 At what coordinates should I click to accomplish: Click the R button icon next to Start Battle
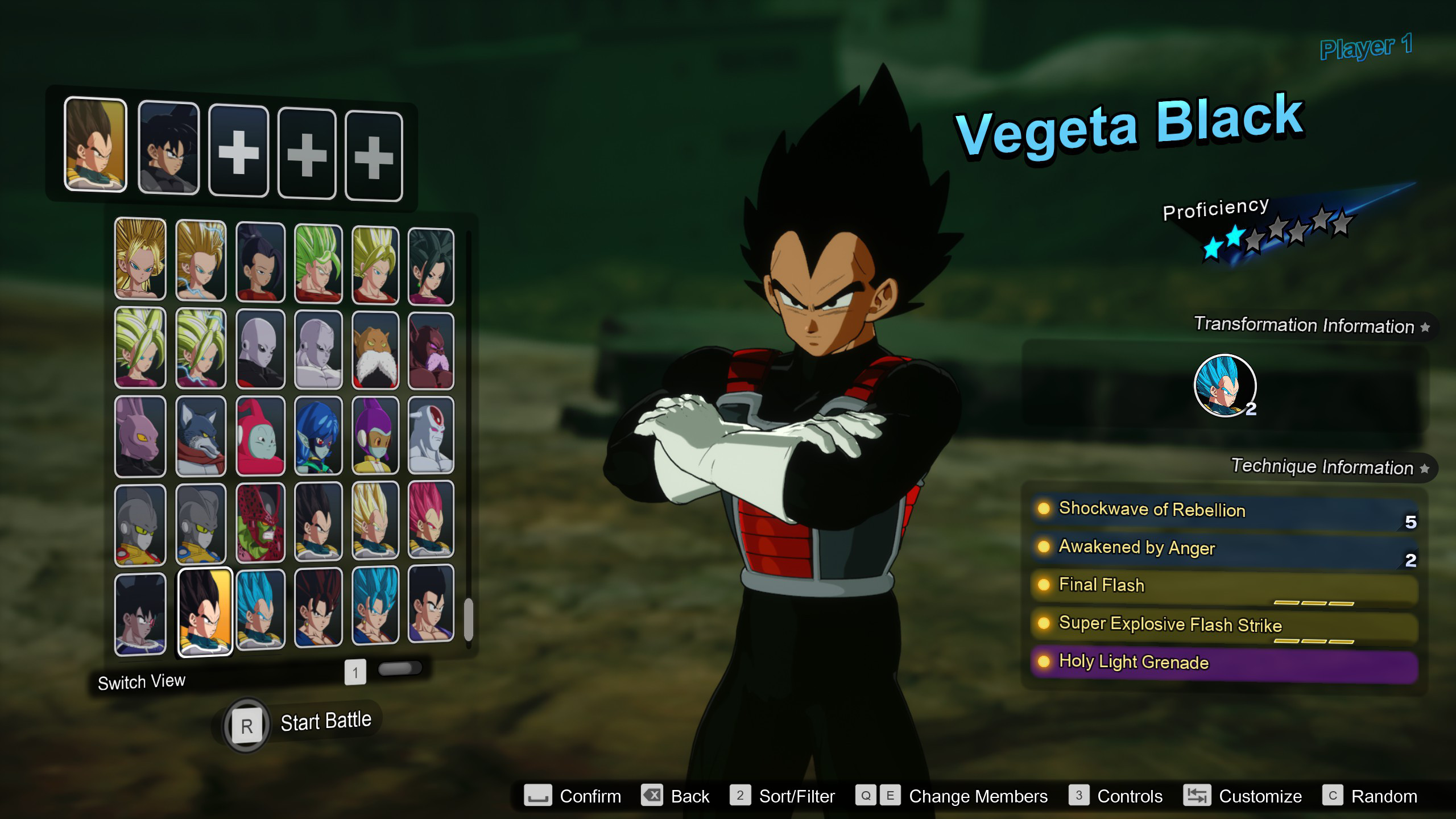[x=246, y=724]
